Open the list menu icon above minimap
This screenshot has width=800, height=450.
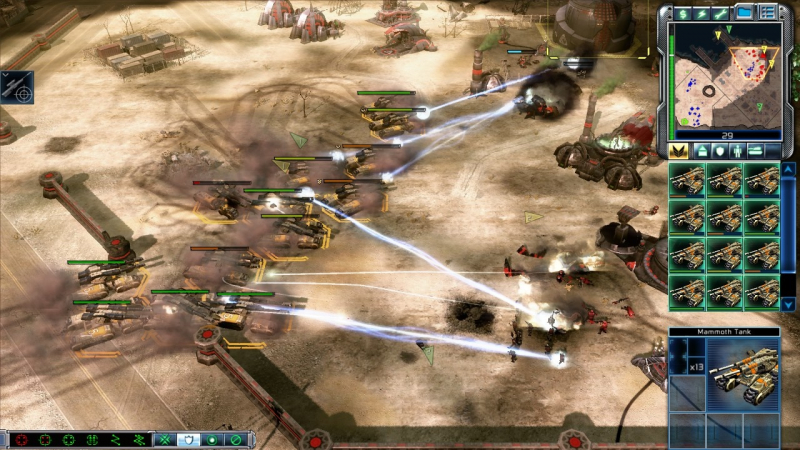coord(768,12)
